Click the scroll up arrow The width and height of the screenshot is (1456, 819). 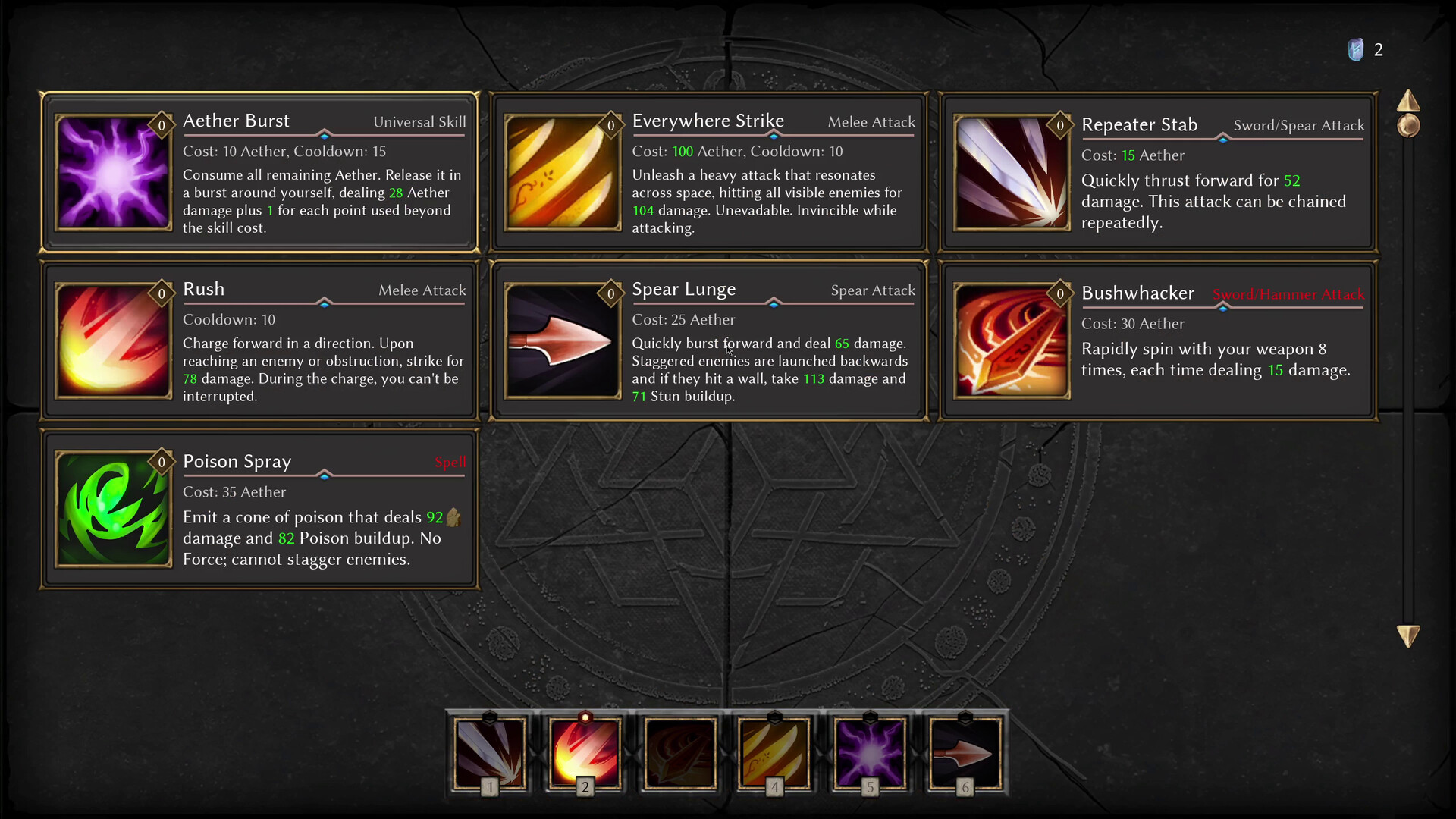pyautogui.click(x=1408, y=102)
